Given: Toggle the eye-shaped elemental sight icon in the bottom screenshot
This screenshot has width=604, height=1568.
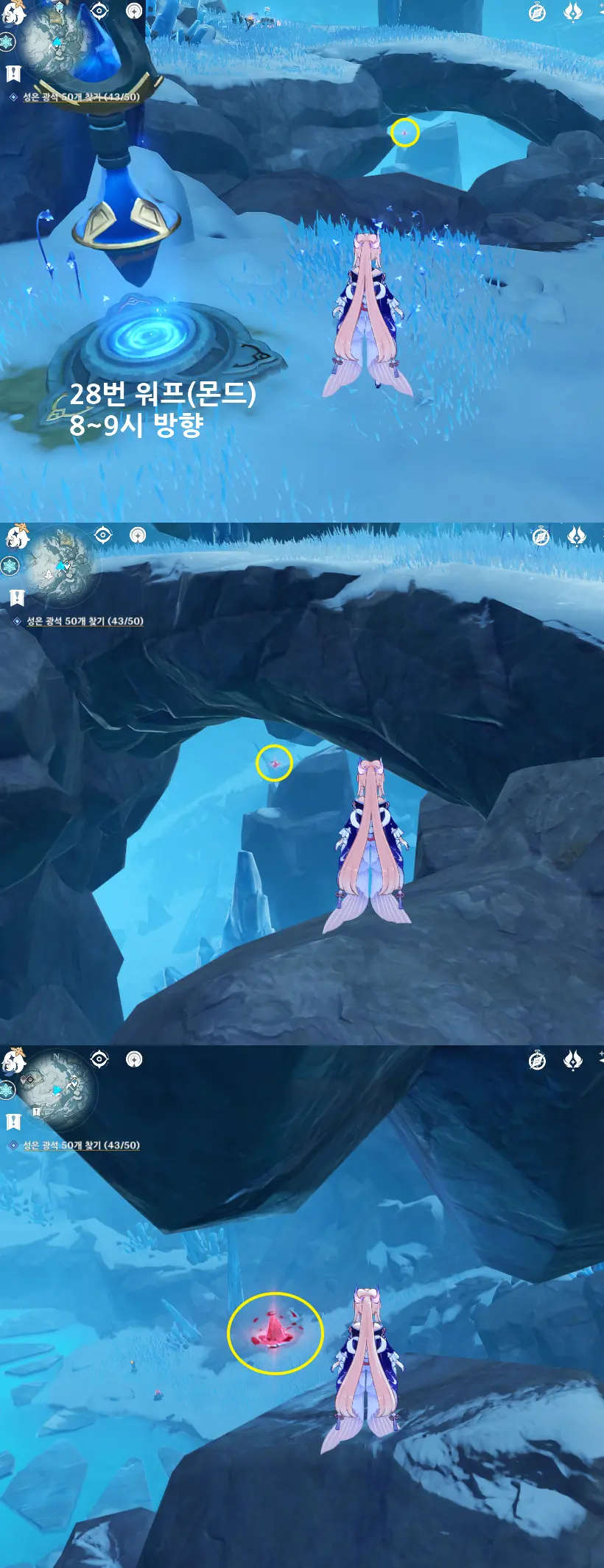Looking at the screenshot, I should click(99, 1059).
